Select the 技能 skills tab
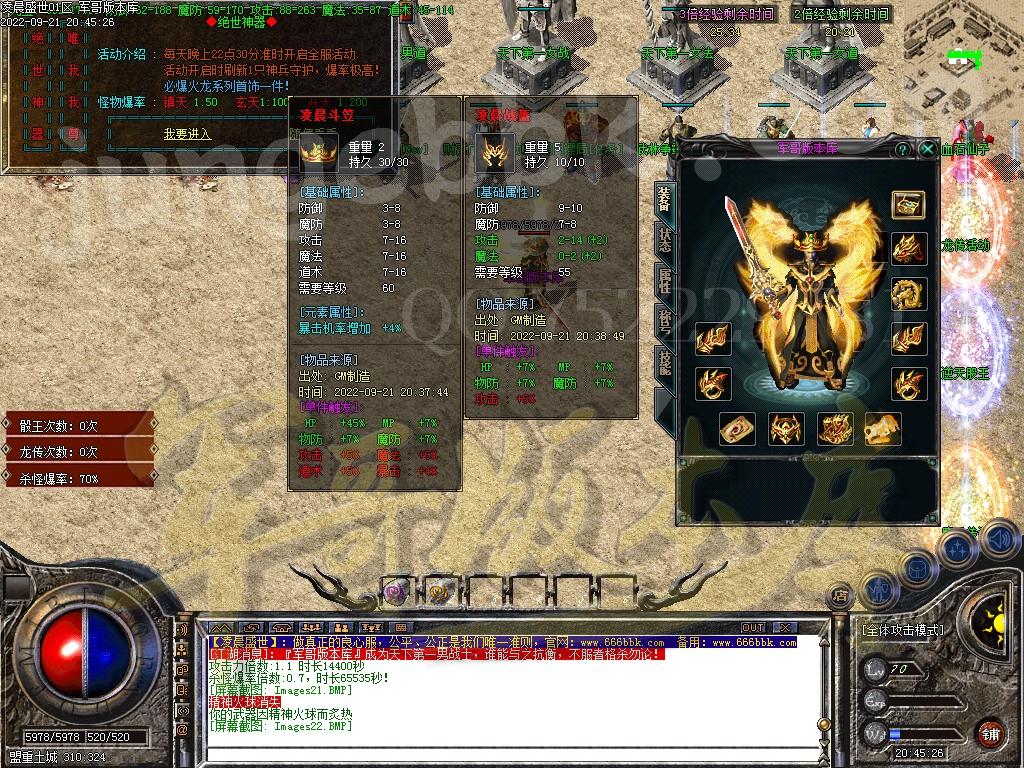Viewport: 1024px width, 768px height. point(665,363)
